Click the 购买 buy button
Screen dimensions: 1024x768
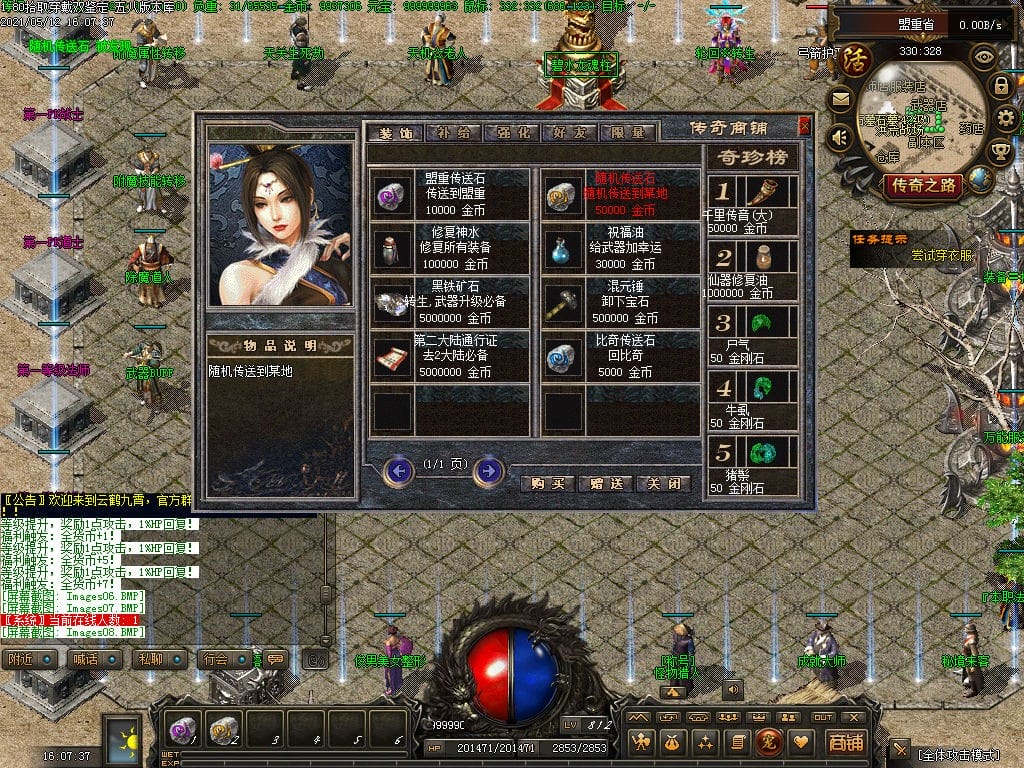(548, 483)
